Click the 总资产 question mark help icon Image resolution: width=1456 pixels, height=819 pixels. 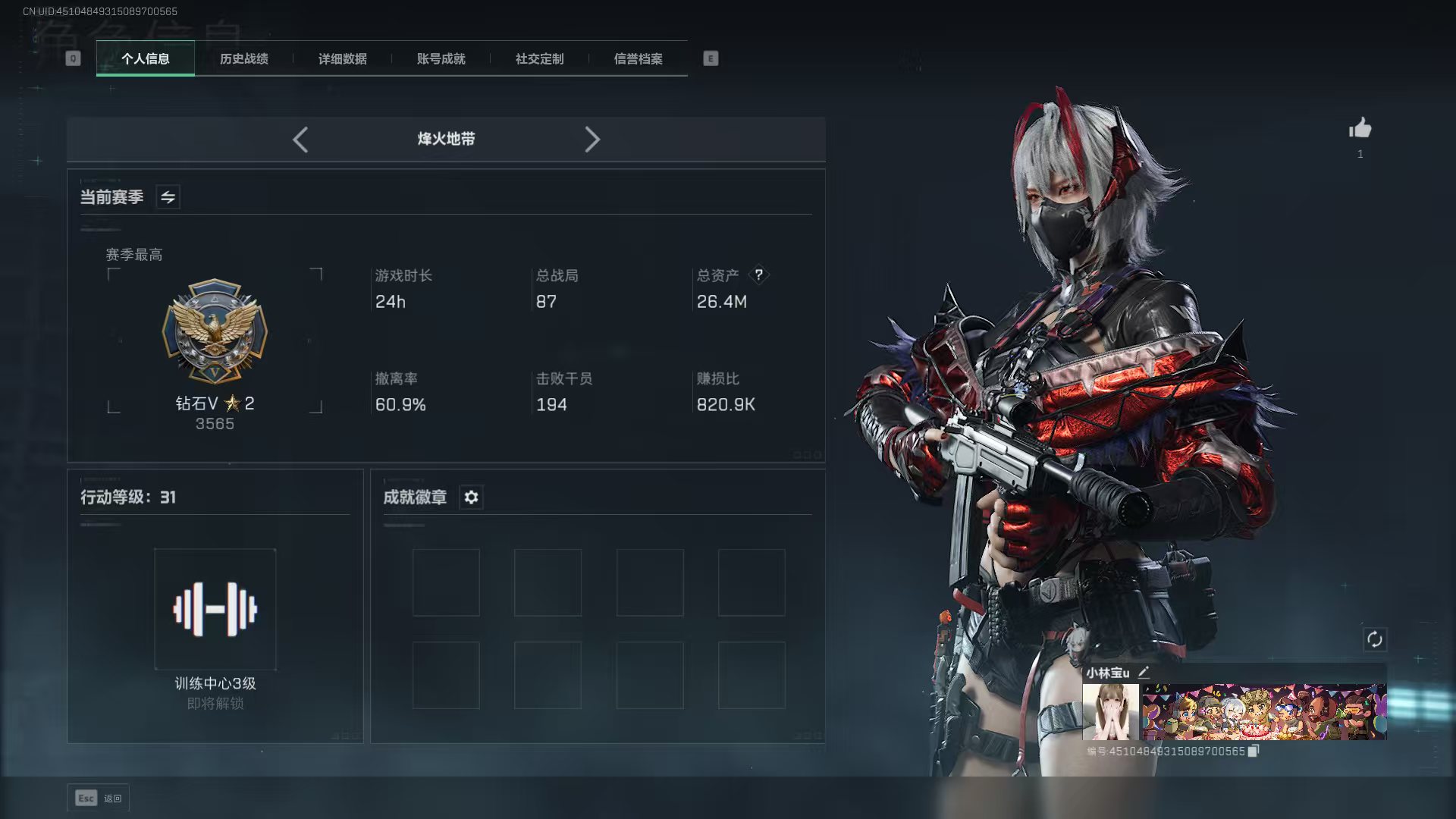tap(760, 275)
